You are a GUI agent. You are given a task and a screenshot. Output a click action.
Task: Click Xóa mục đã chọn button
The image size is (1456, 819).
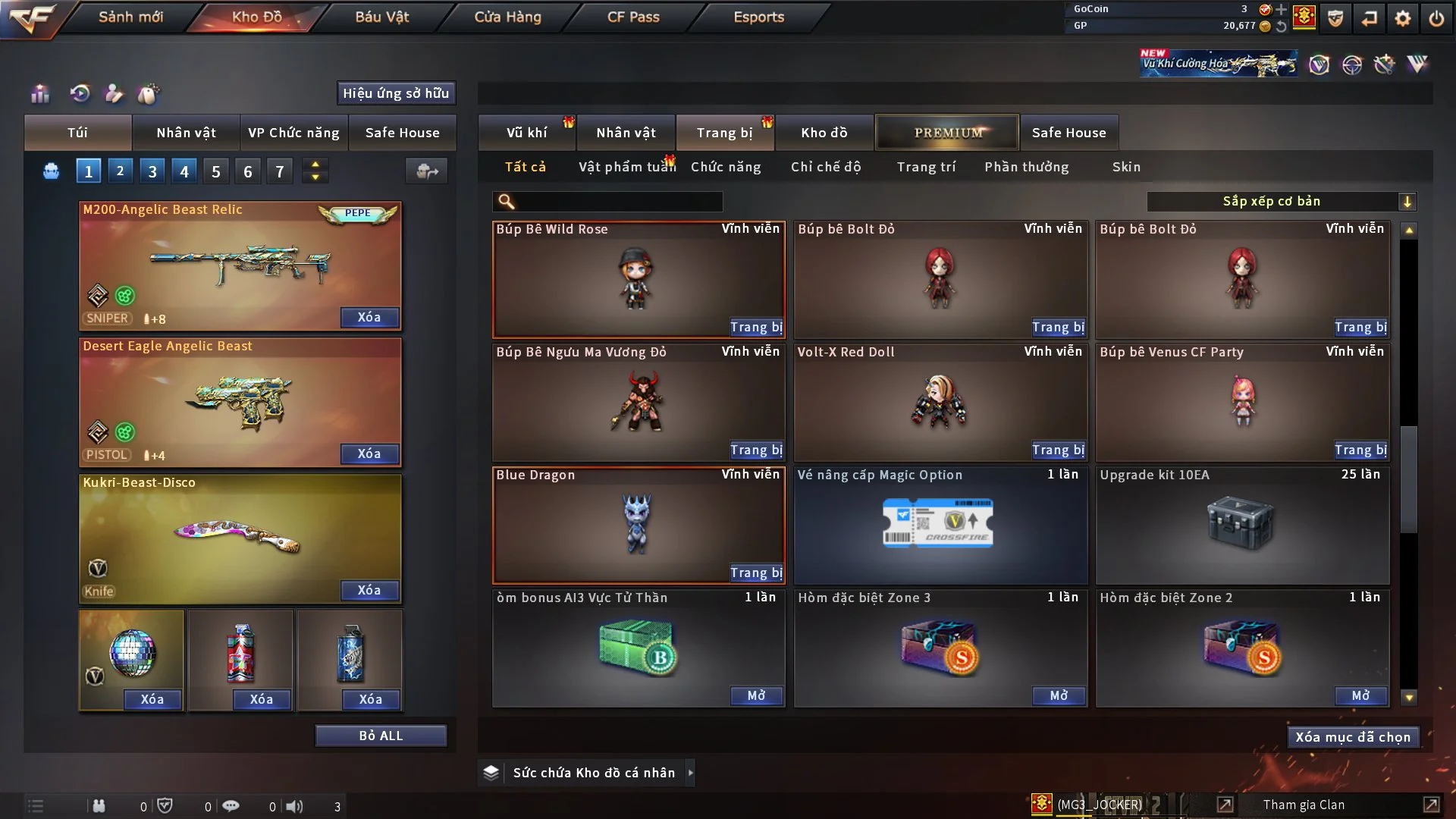pyautogui.click(x=1352, y=737)
